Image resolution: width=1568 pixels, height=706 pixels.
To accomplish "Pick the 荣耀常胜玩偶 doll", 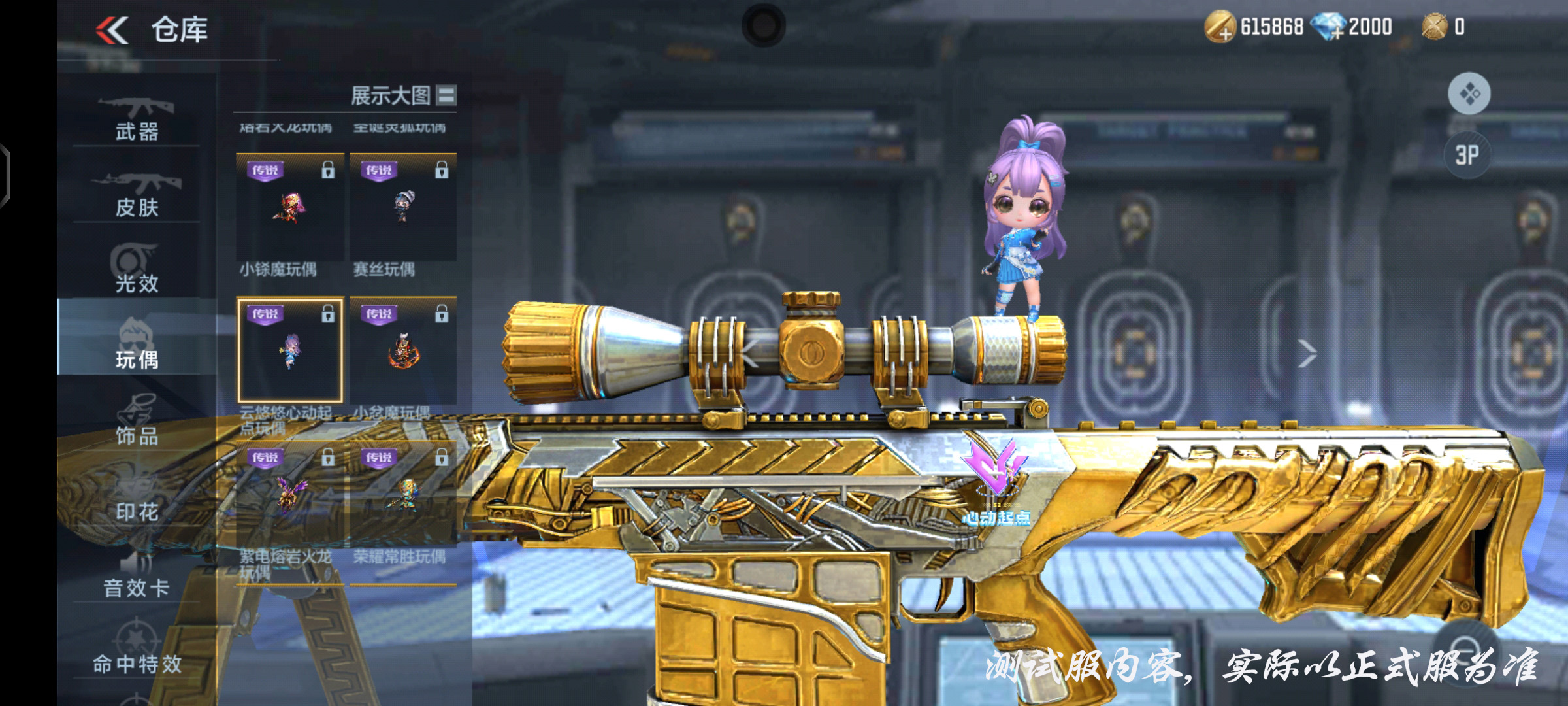I will (x=403, y=495).
